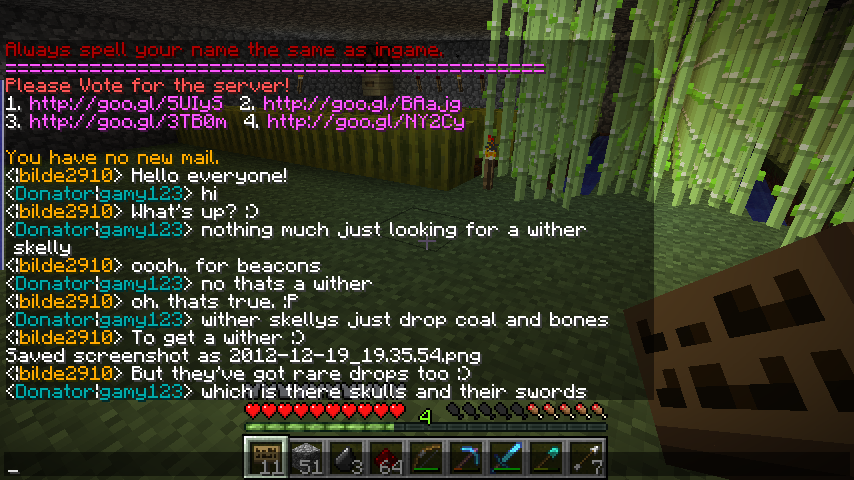Equip the bow from the hotbar
This screenshot has height=480, width=854.
coord(427,458)
